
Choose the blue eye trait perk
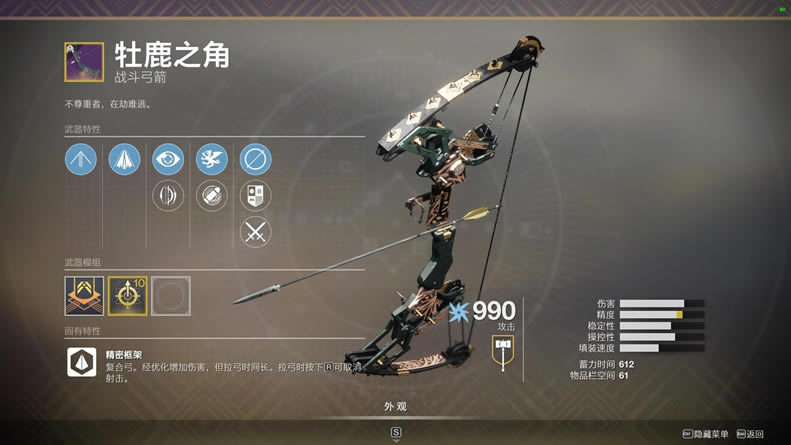[x=168, y=159]
